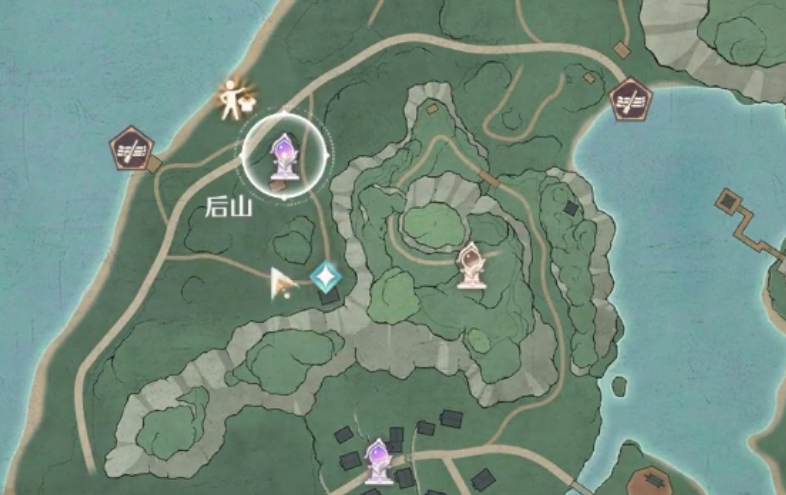Click the boat dock marker on the east shore
The height and width of the screenshot is (495, 786).
pyautogui.click(x=630, y=99)
